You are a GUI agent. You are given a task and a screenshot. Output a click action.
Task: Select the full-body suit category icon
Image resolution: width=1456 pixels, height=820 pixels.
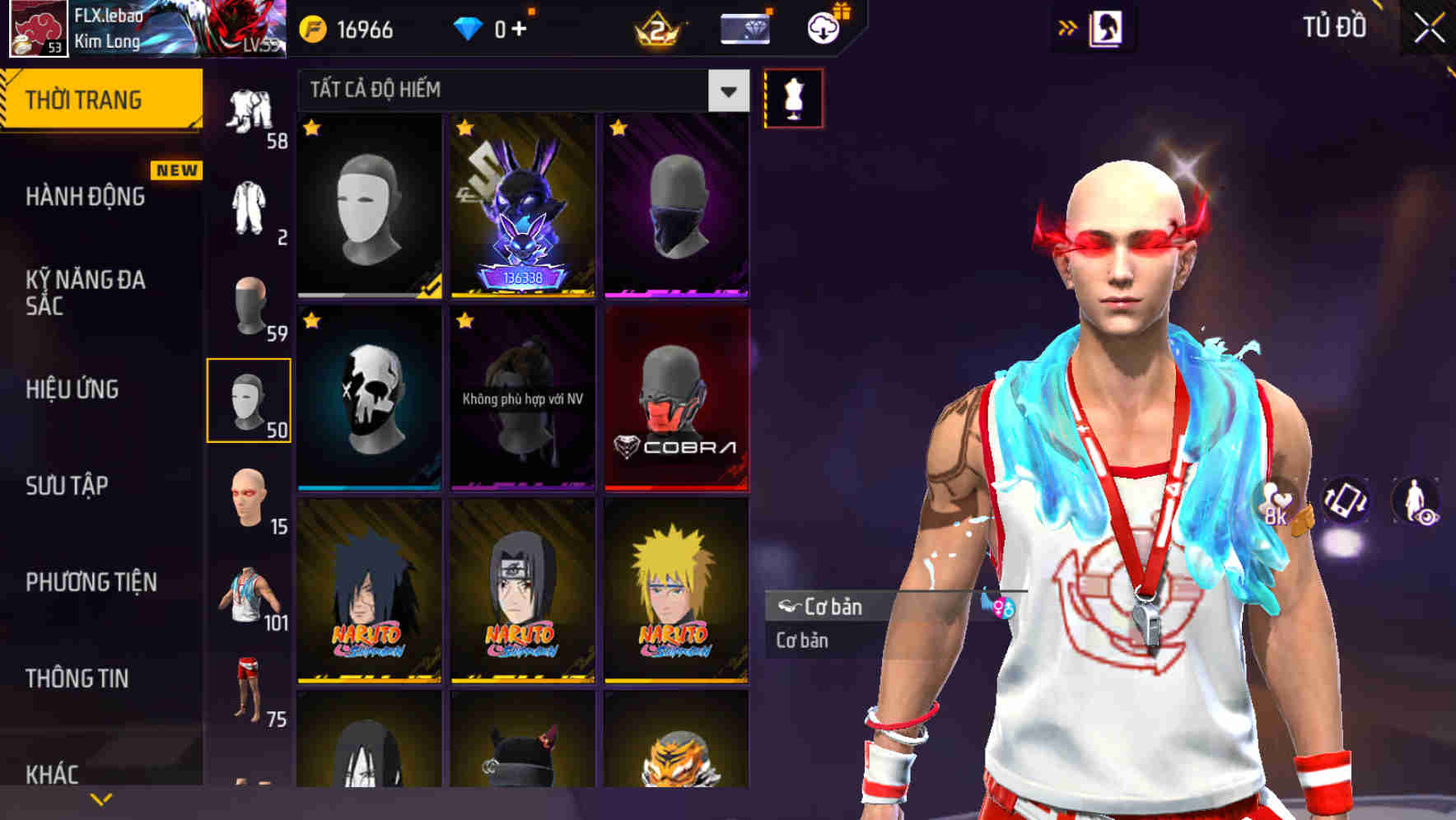pyautogui.click(x=250, y=206)
